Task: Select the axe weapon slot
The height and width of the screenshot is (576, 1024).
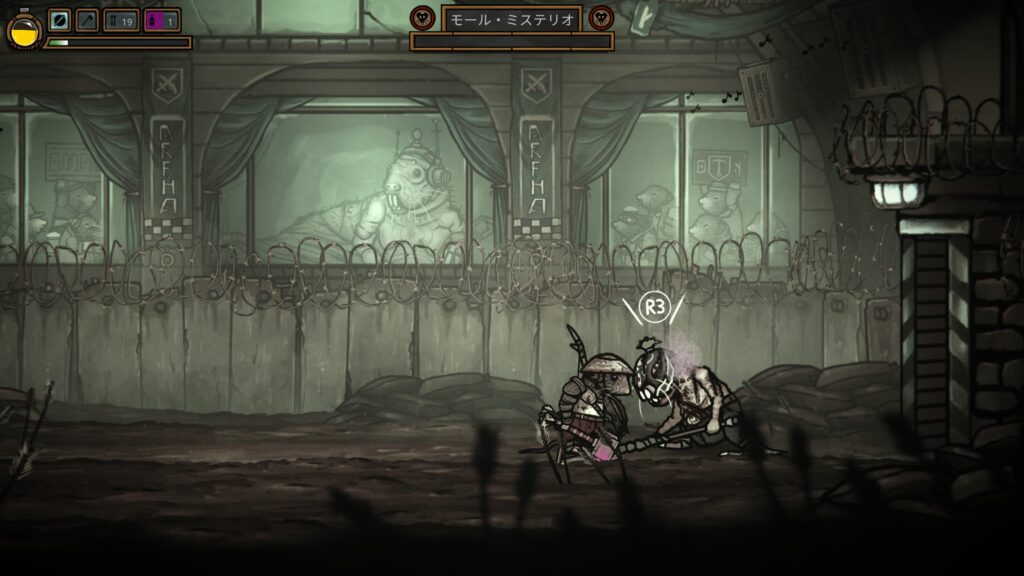Action: tap(87, 21)
